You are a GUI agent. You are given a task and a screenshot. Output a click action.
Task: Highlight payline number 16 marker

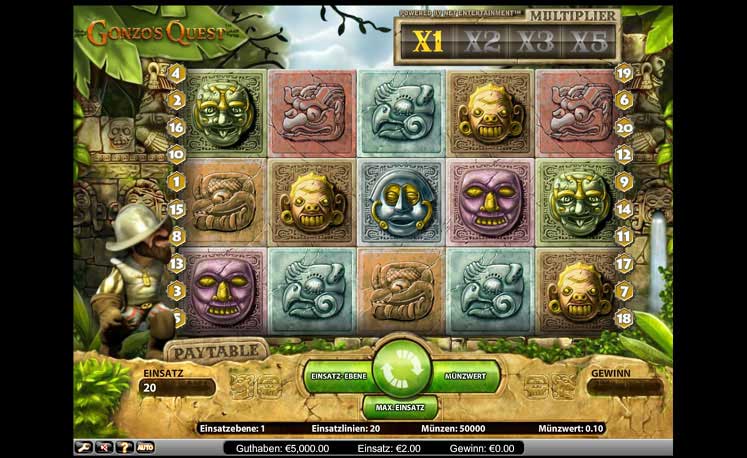176,127
